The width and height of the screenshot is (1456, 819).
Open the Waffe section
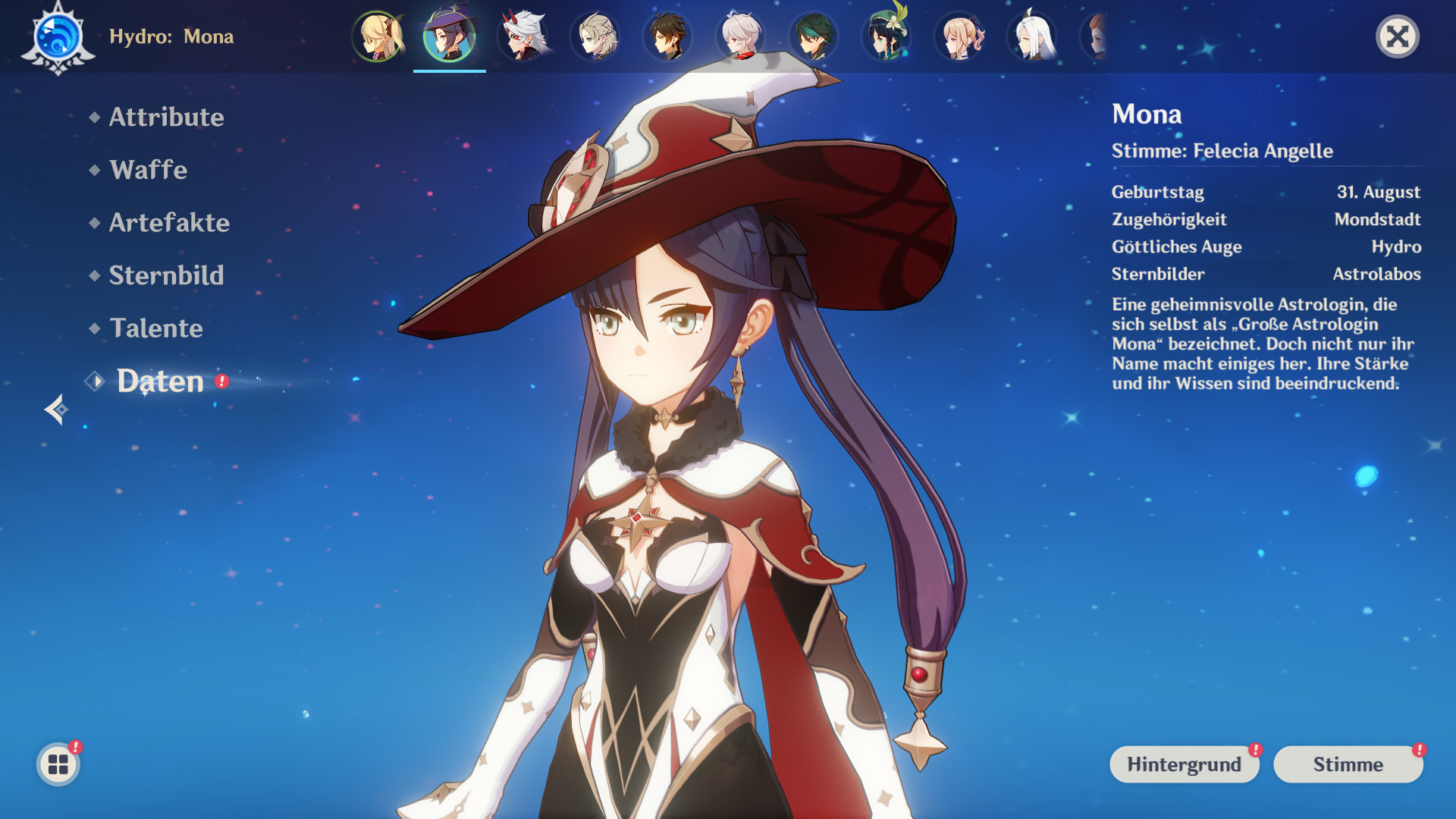coord(149,170)
